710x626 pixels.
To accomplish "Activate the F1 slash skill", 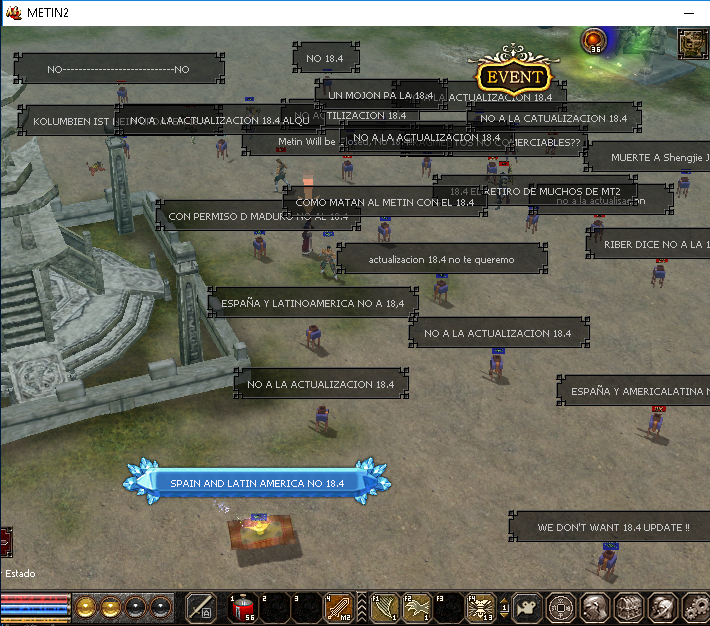I will point(385,608).
